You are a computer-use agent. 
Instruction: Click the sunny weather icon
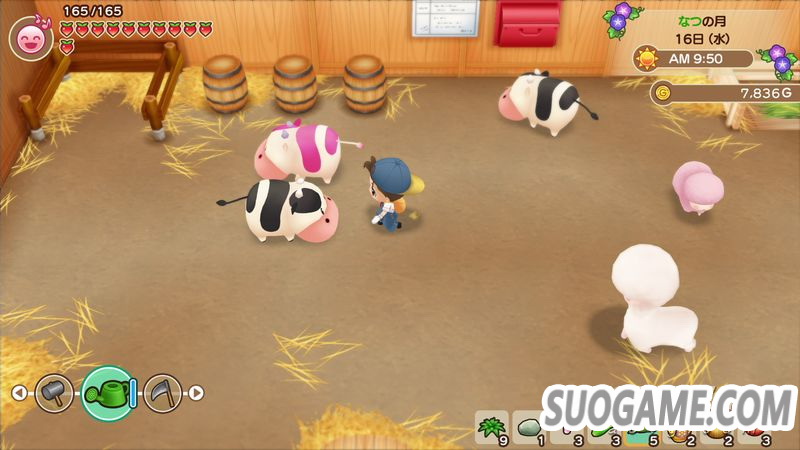[646, 58]
